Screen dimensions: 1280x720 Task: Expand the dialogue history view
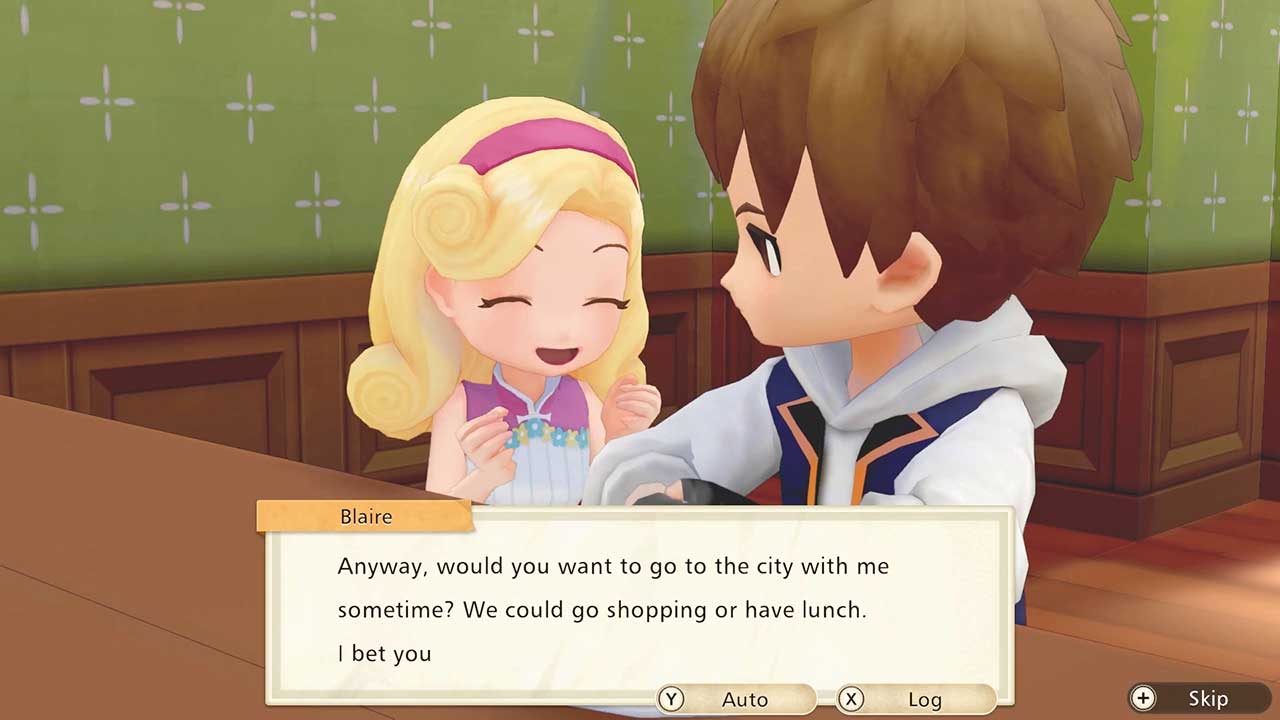point(924,699)
